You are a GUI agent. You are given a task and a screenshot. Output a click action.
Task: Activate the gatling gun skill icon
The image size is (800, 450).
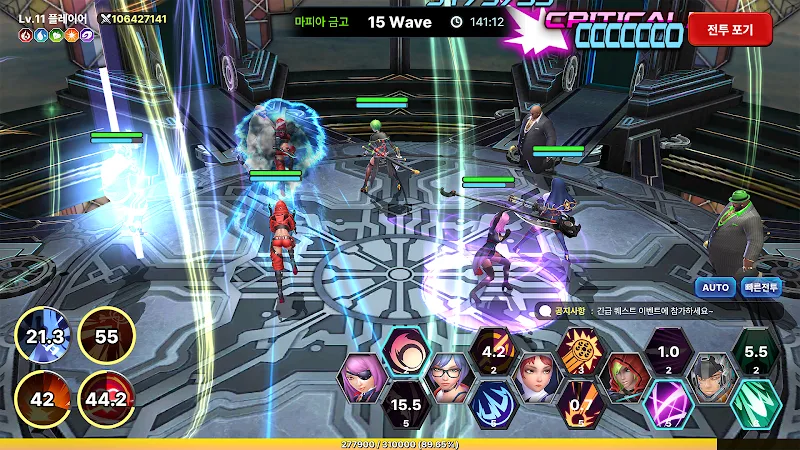tap(580, 352)
